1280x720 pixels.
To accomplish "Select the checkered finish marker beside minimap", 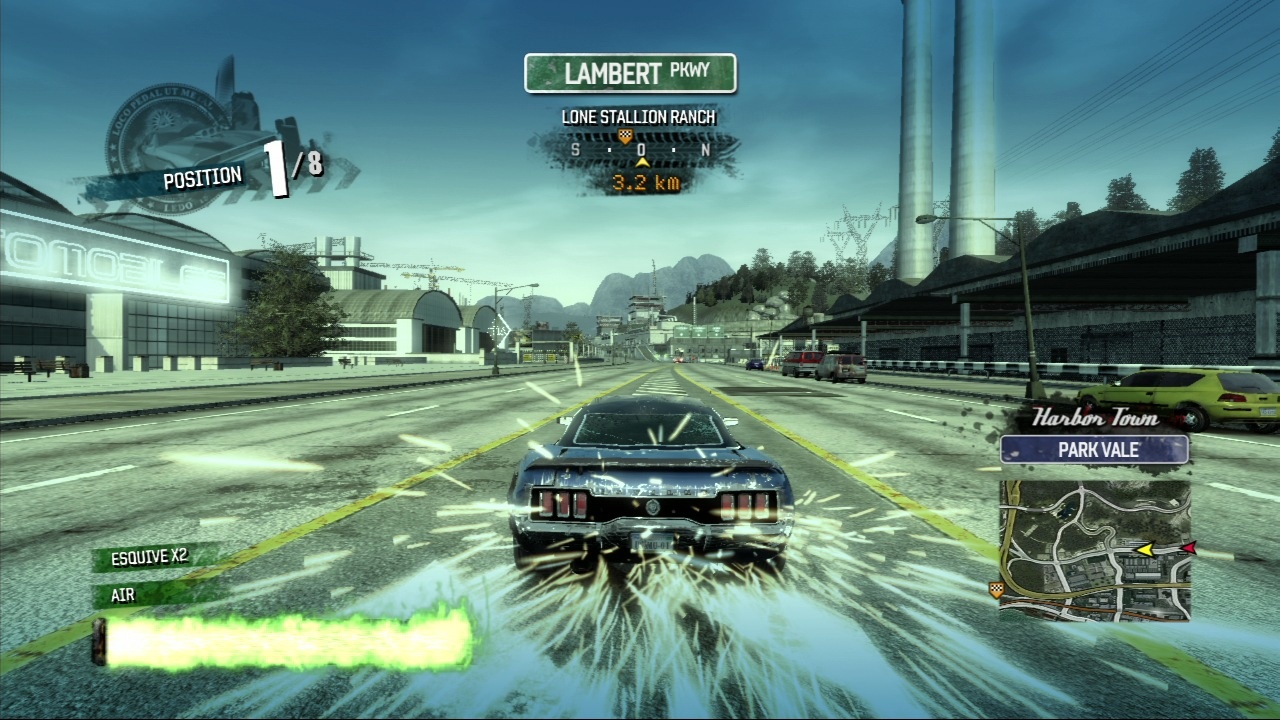I will 995,588.
